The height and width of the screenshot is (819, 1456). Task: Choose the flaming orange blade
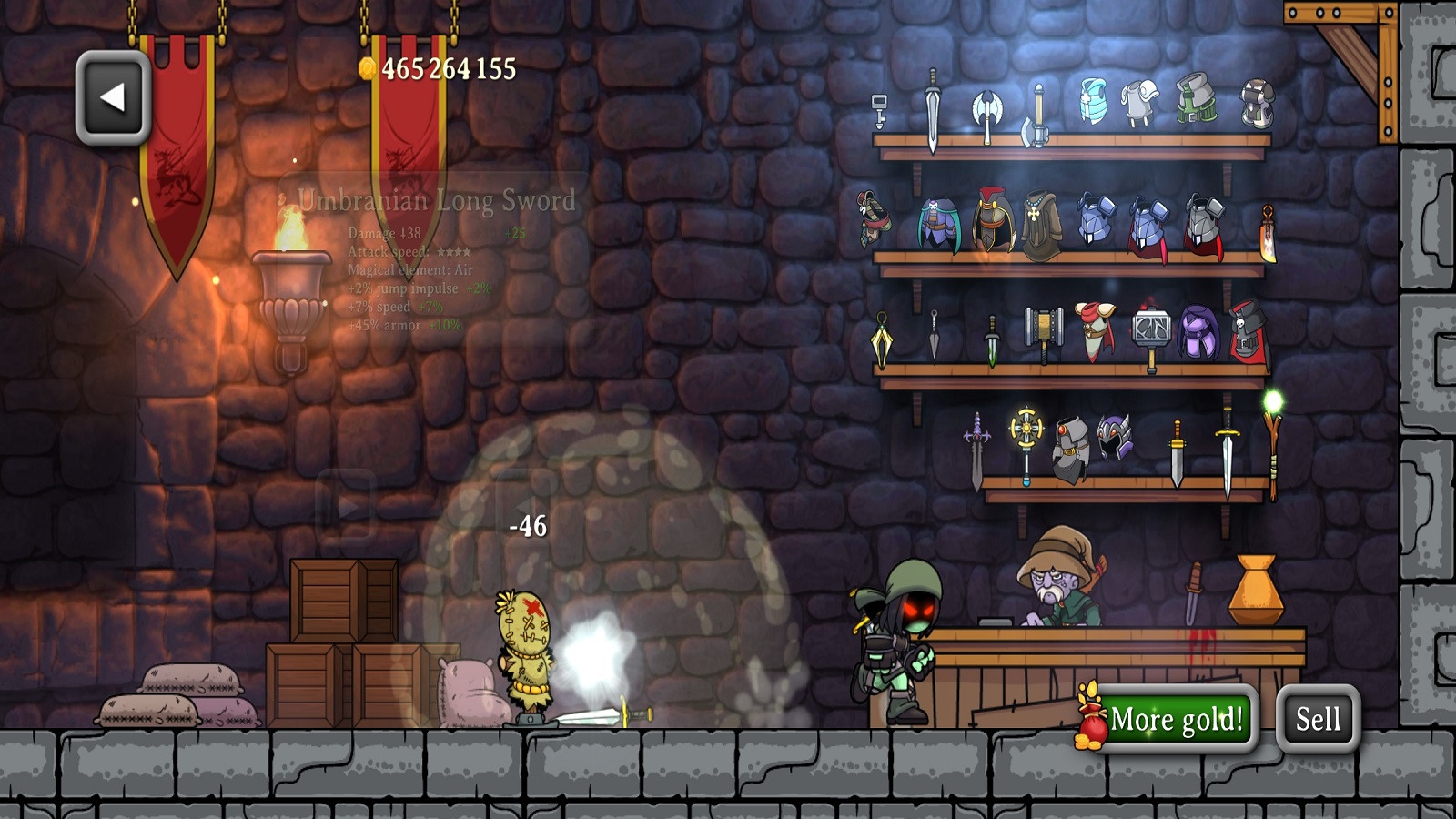[x=1267, y=233]
